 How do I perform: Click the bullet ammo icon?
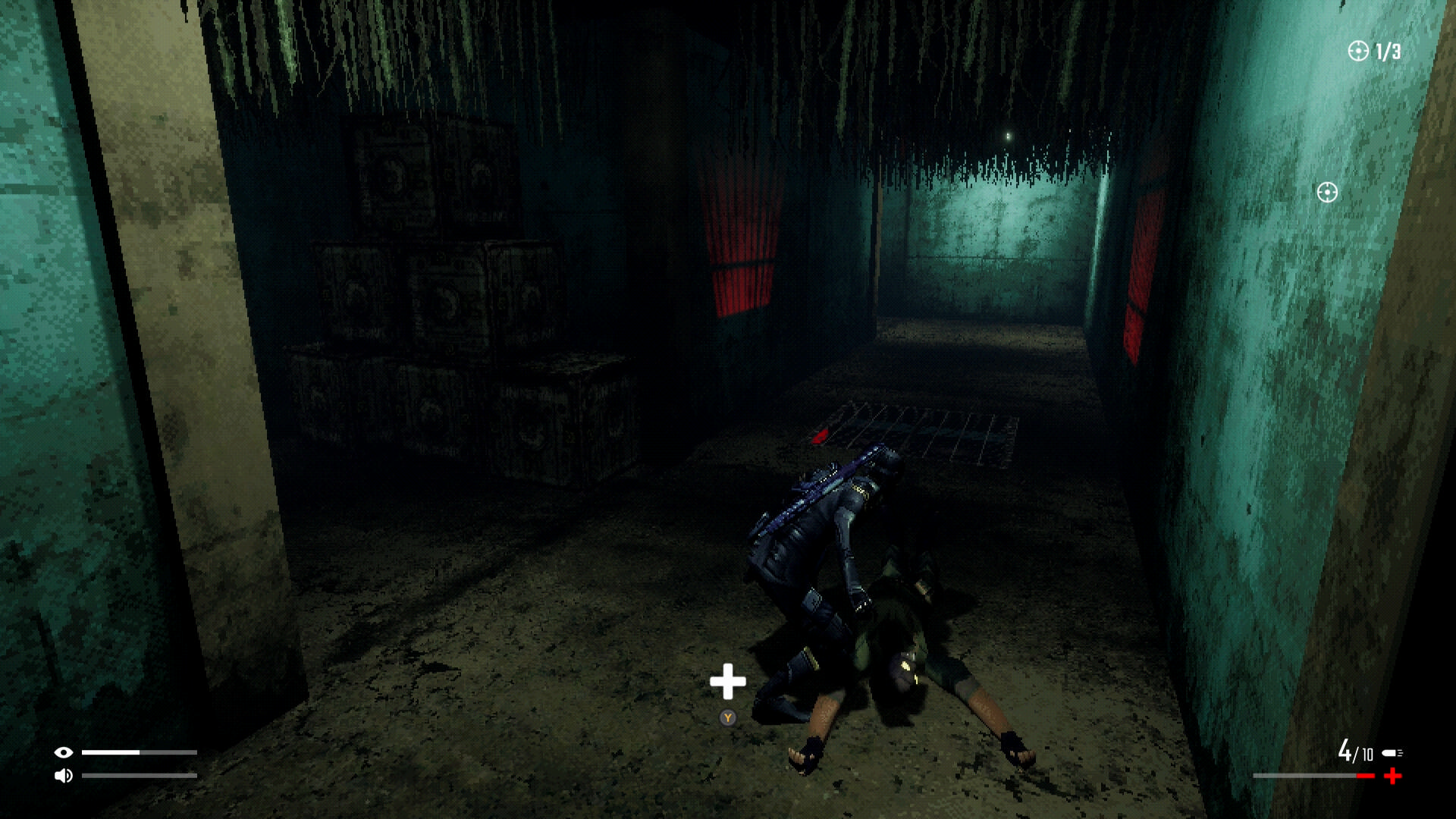point(1392,753)
